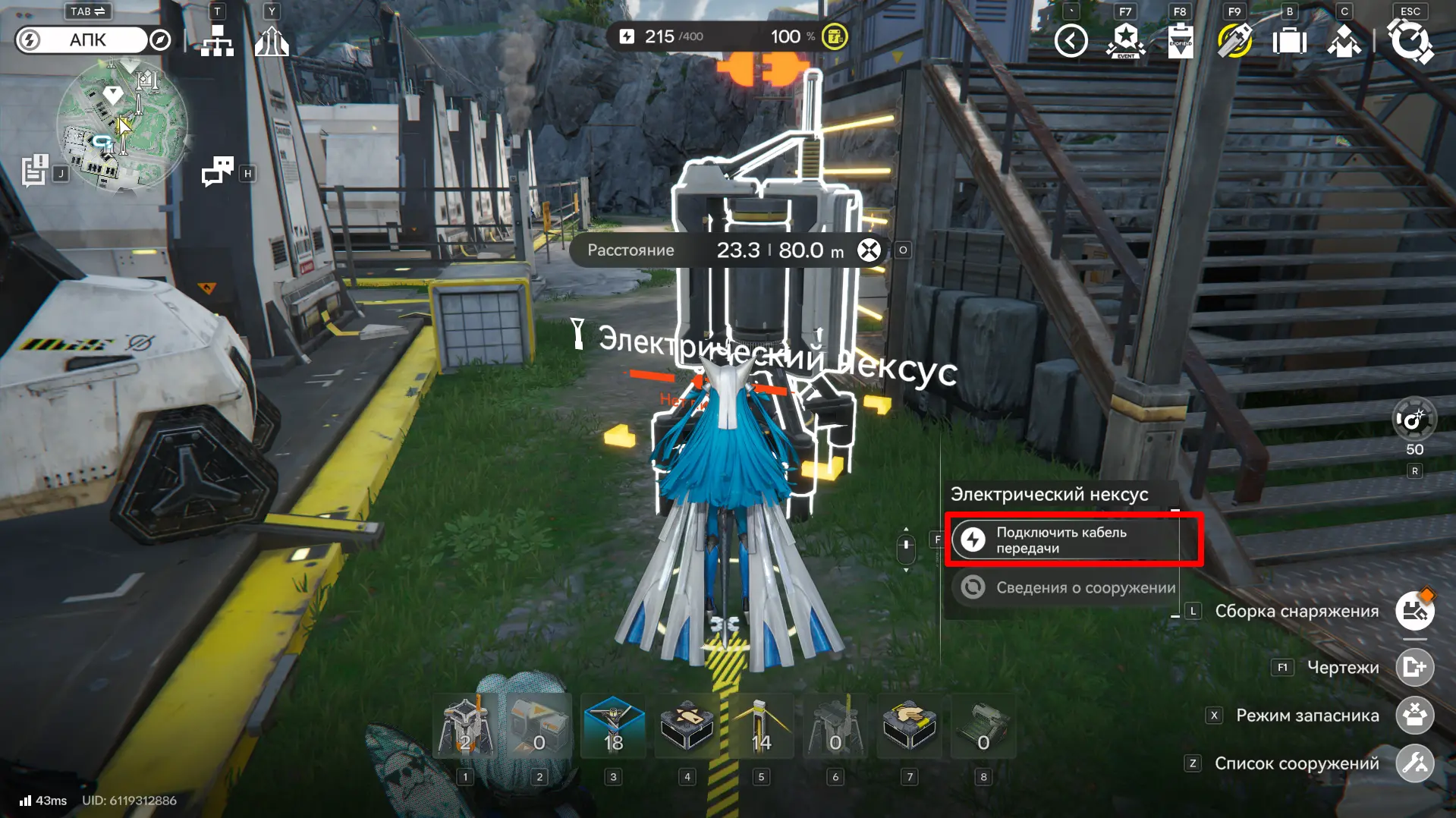The image size is (1456, 818).
Task: Open the settings gear menu icon
Action: coord(1410,41)
